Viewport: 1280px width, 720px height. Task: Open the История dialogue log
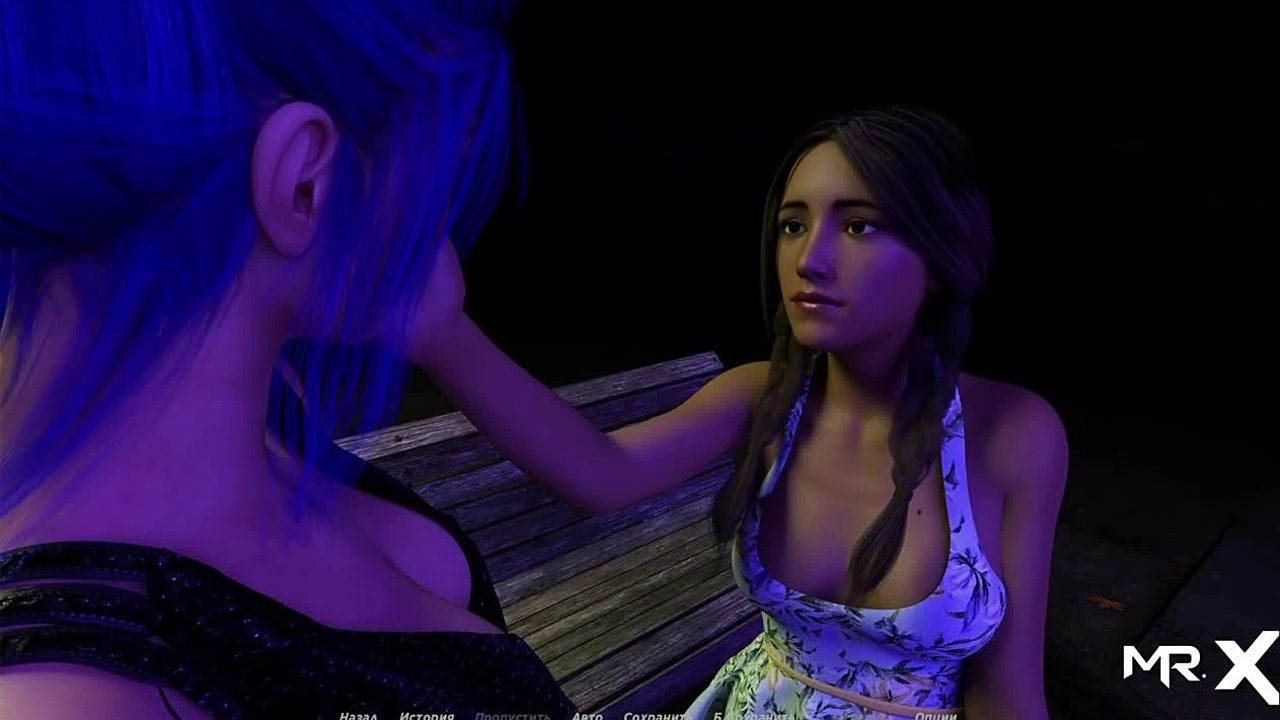coord(427,716)
